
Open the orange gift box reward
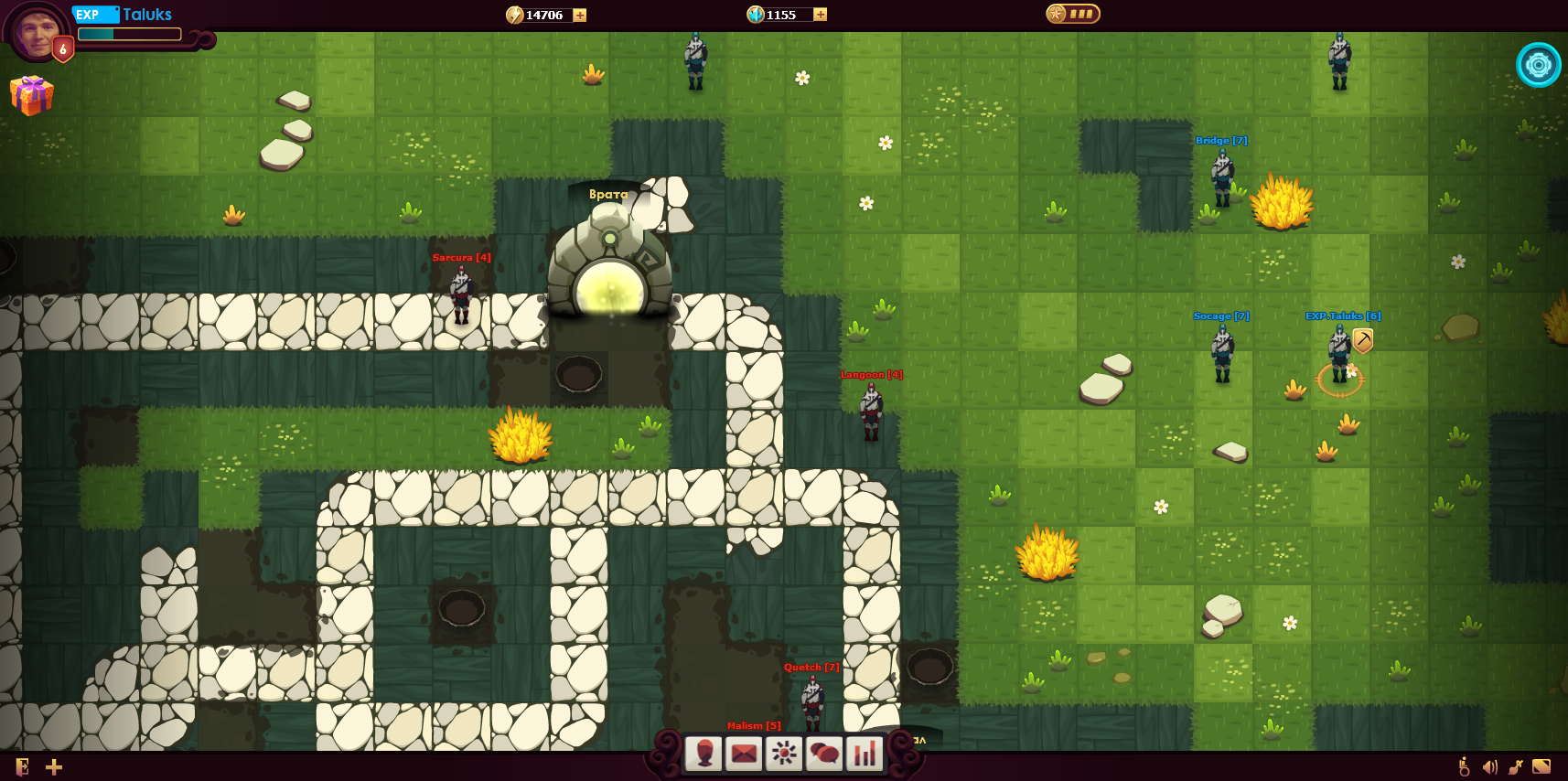pyautogui.click(x=32, y=94)
